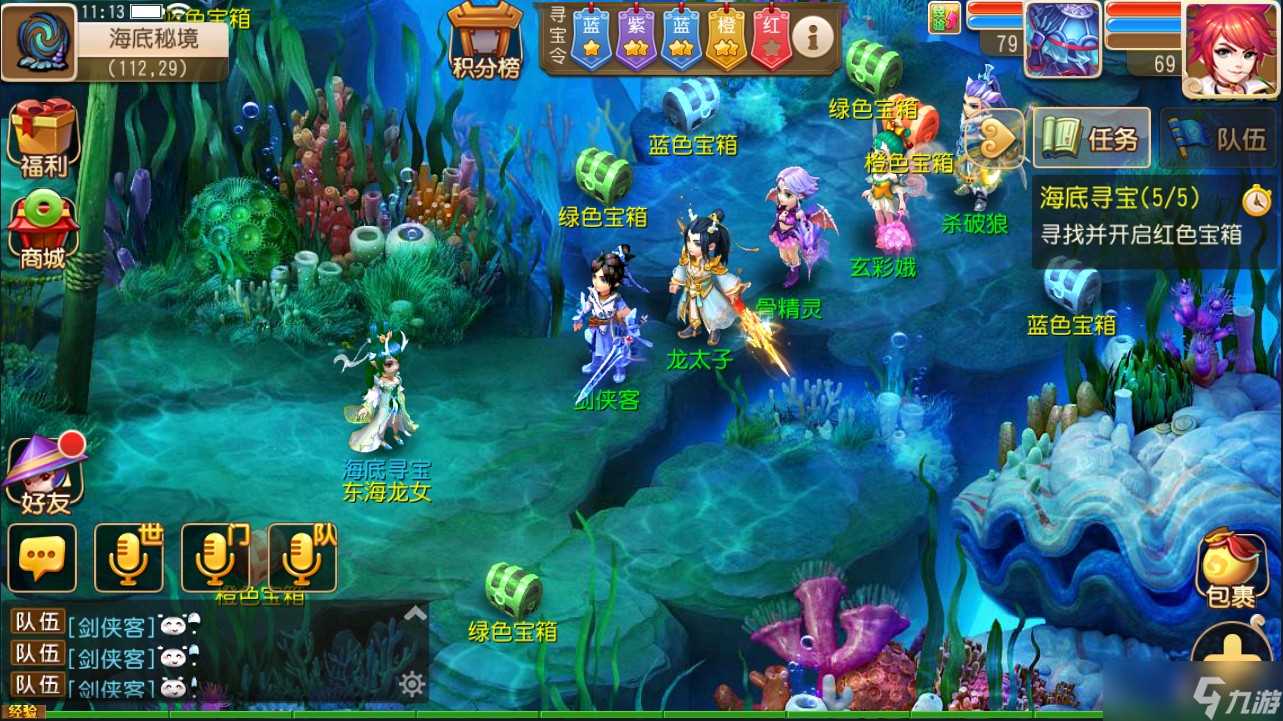Activate the 世 world voice microphone
Viewport: 1283px width, 721px height.
(x=129, y=557)
